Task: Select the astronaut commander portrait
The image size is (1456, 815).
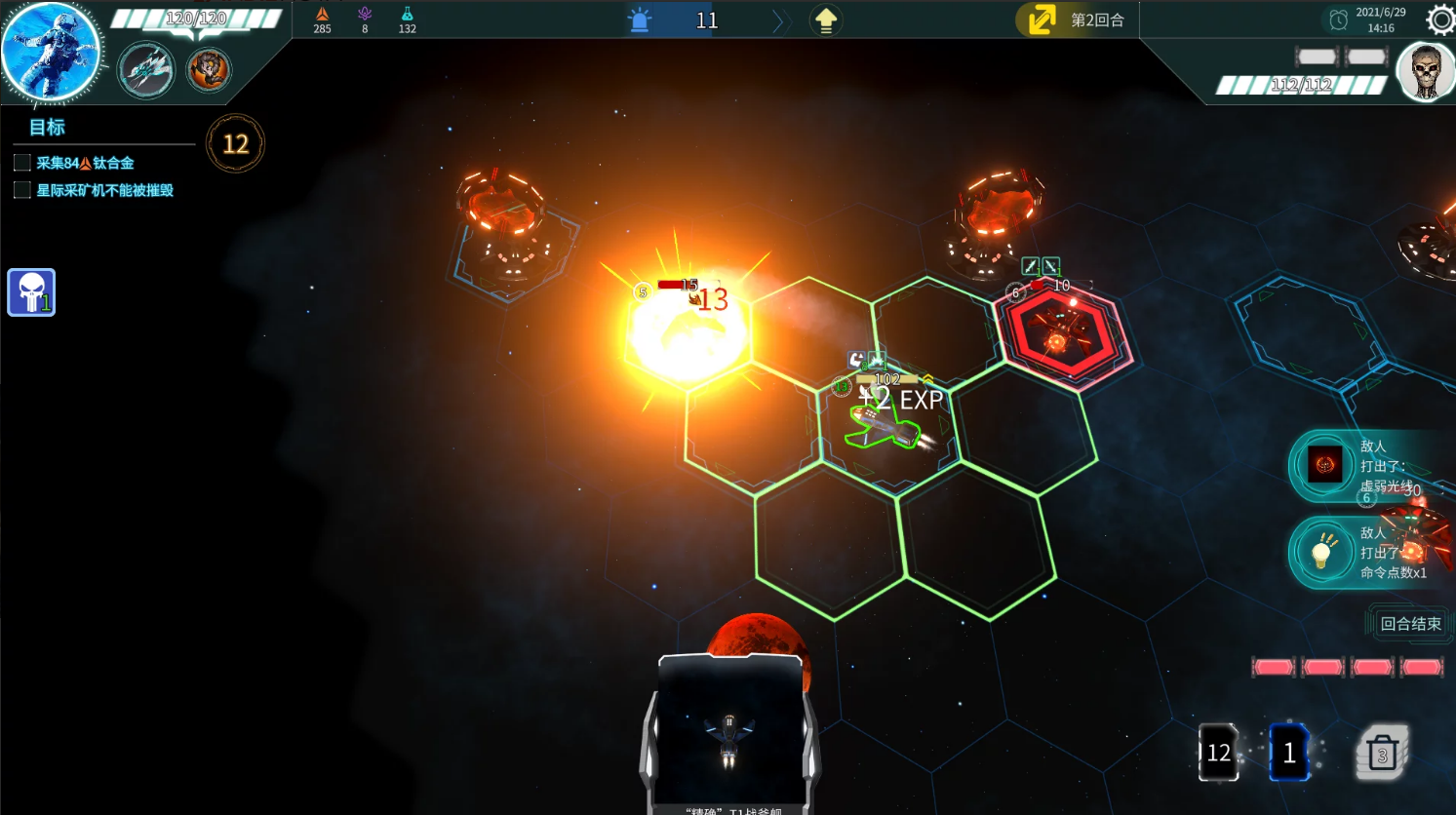Action: 50,53
